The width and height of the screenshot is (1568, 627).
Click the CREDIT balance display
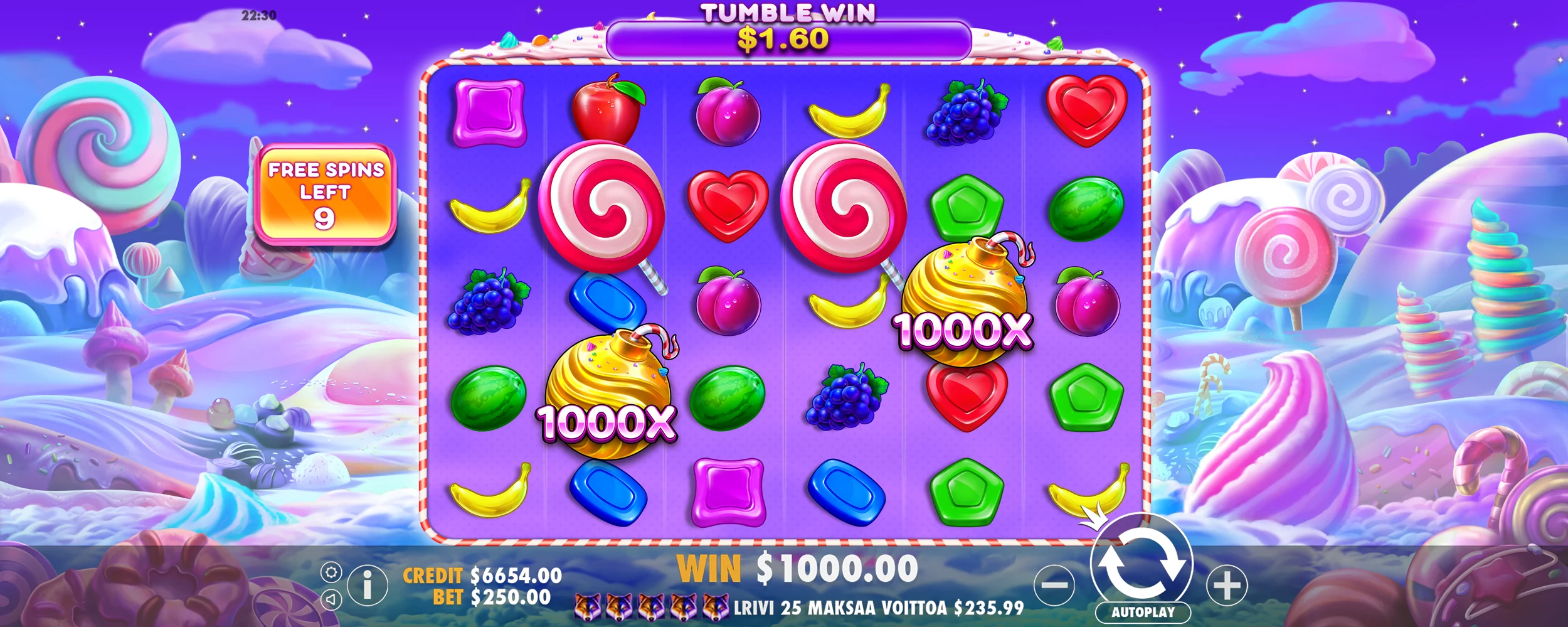tap(474, 574)
